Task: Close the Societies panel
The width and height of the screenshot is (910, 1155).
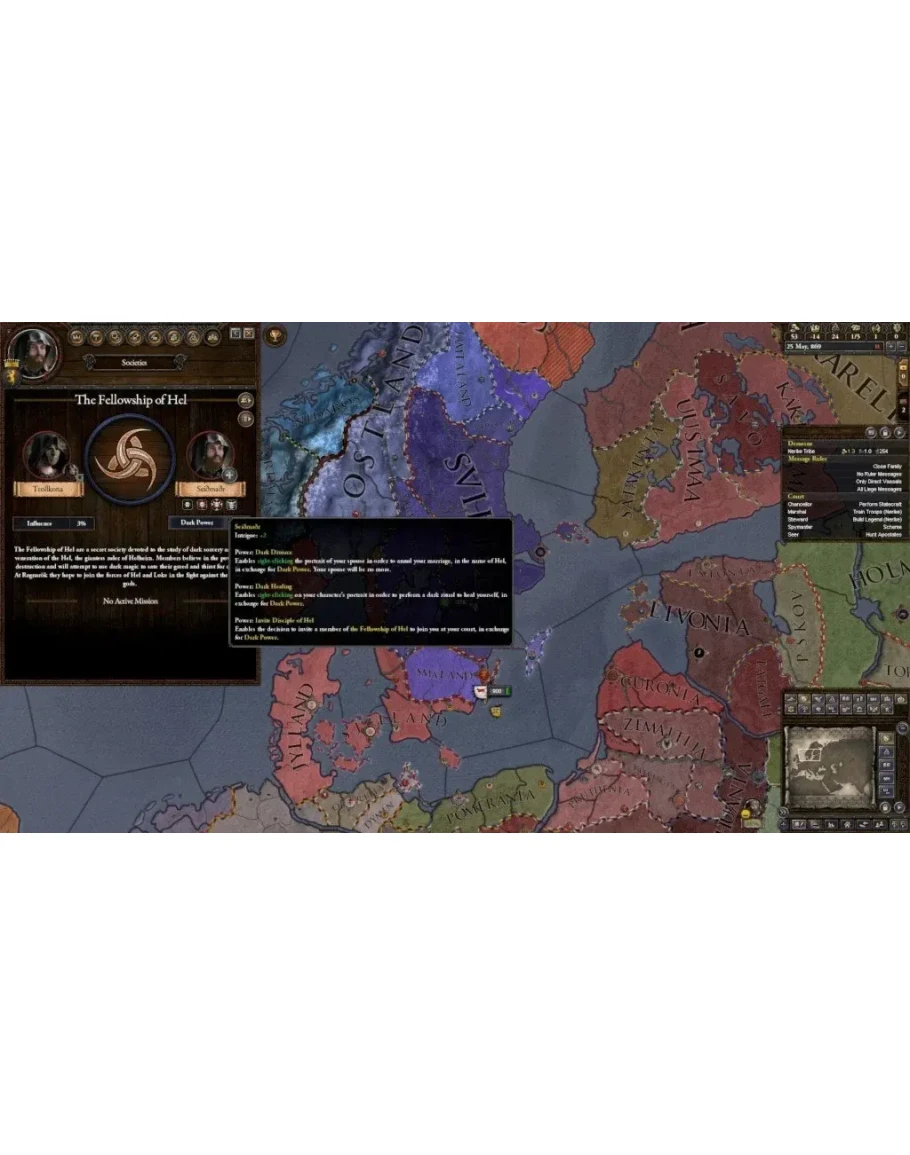Action: [248, 333]
